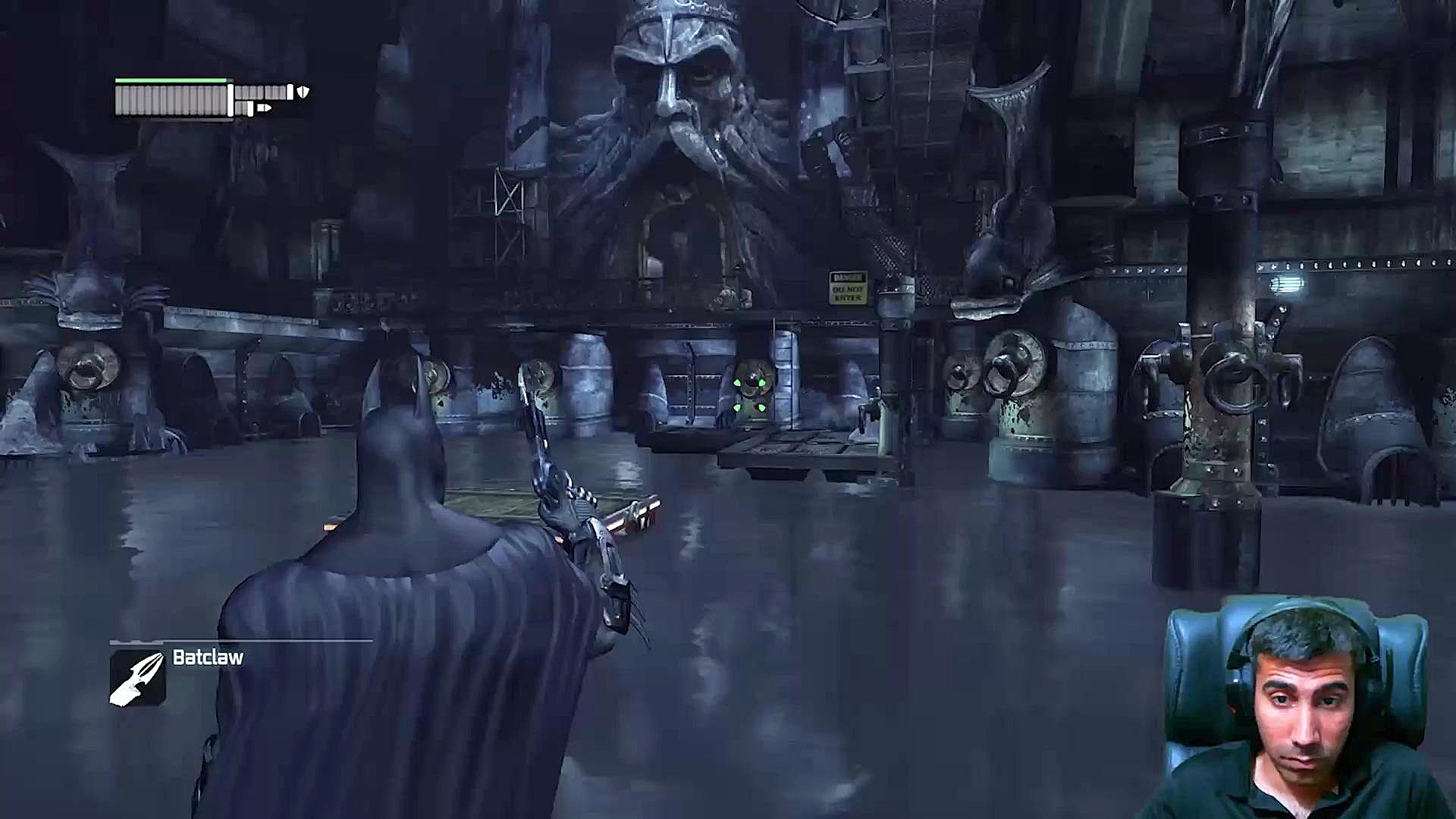
Task: Select the Batclaw gadget icon
Action: [137, 678]
